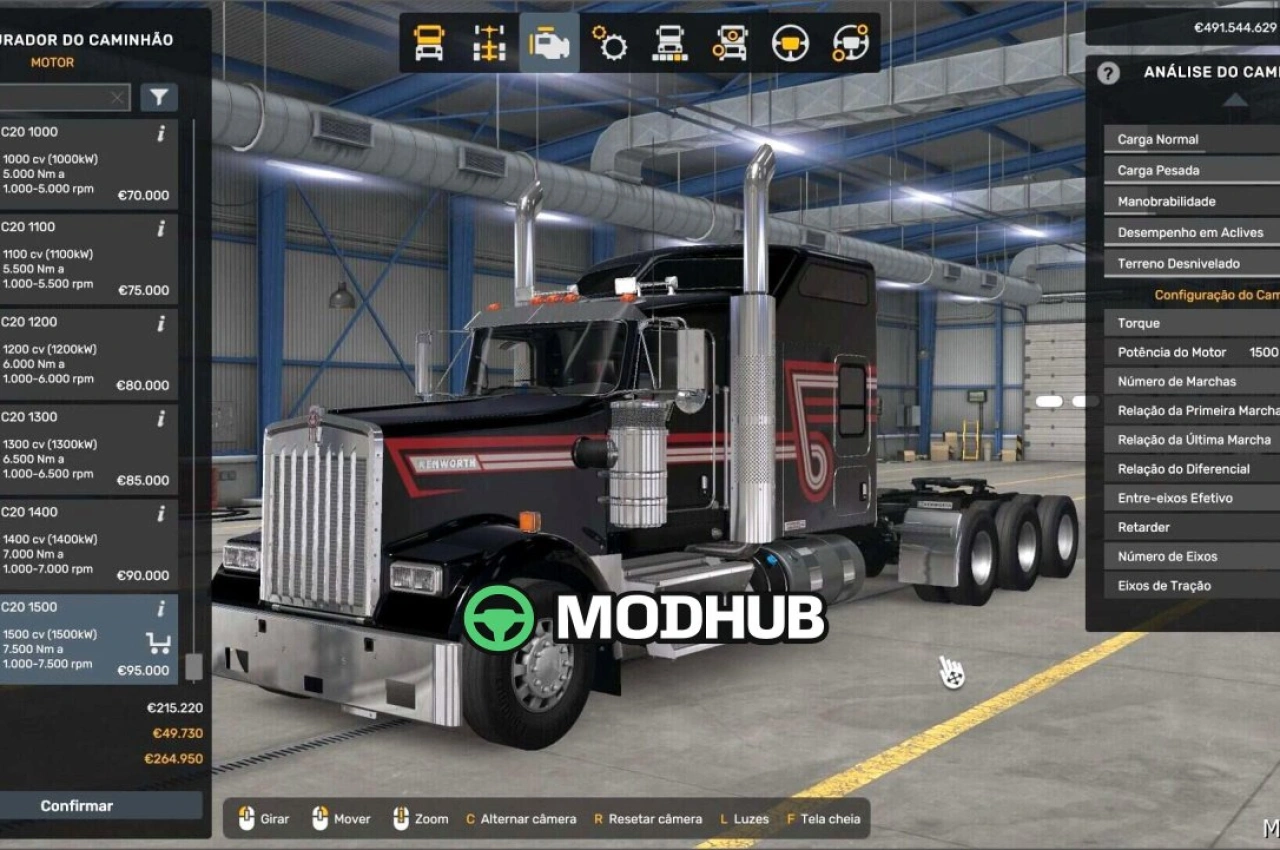
Task: Switch to the Carga Pesada tab
Action: coord(1190,170)
